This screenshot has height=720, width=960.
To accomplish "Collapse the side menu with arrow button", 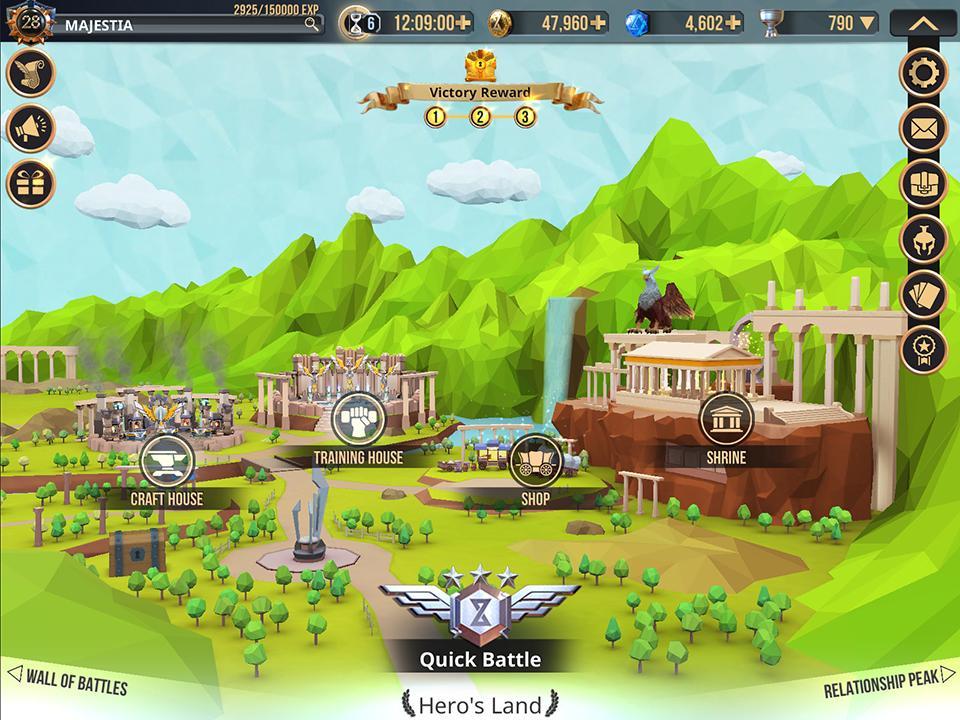I will click(923, 23).
